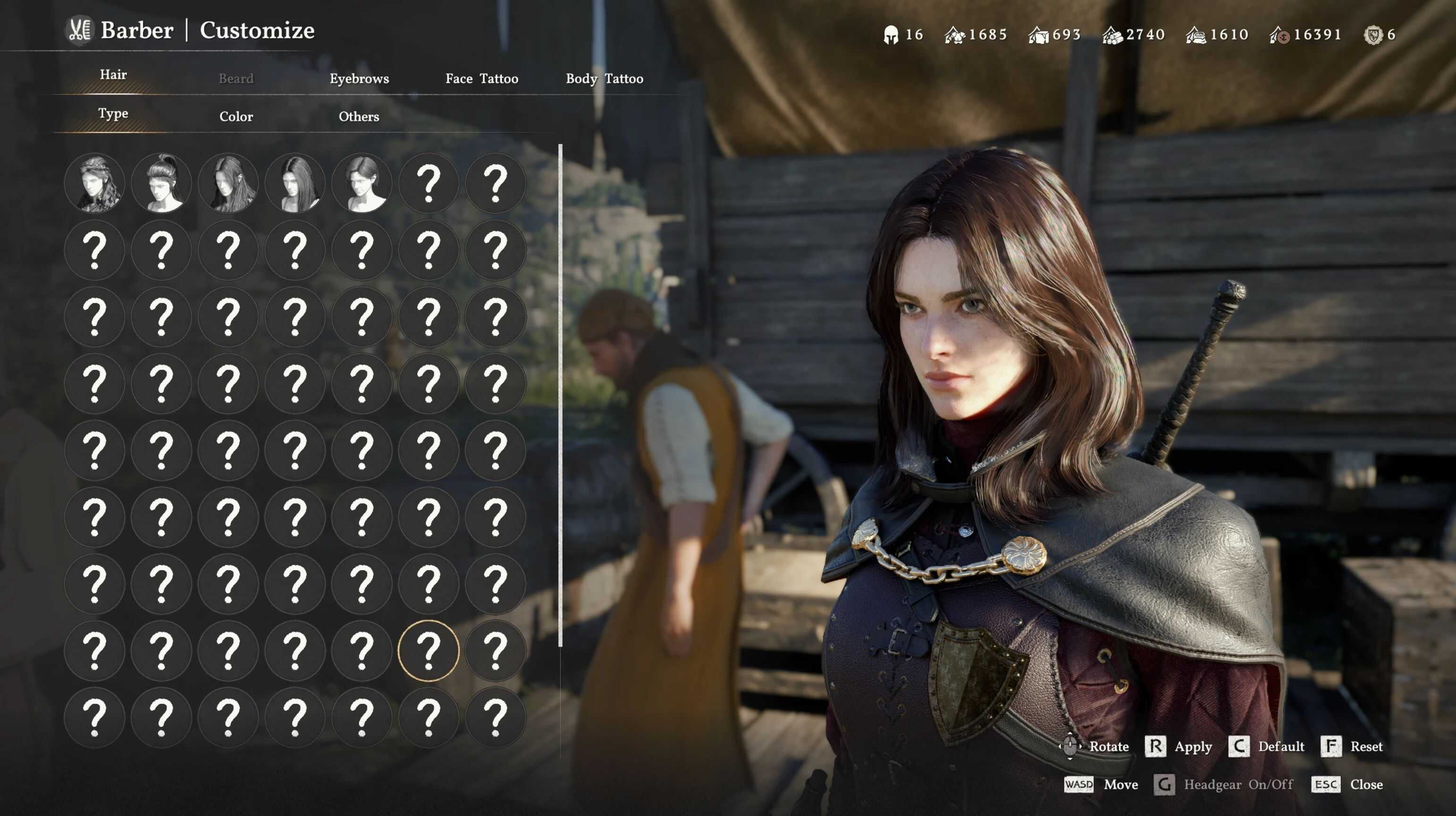Viewport: 1456px width, 816px height.
Task: Choose the braided crown hairstyle
Action: pos(94,183)
